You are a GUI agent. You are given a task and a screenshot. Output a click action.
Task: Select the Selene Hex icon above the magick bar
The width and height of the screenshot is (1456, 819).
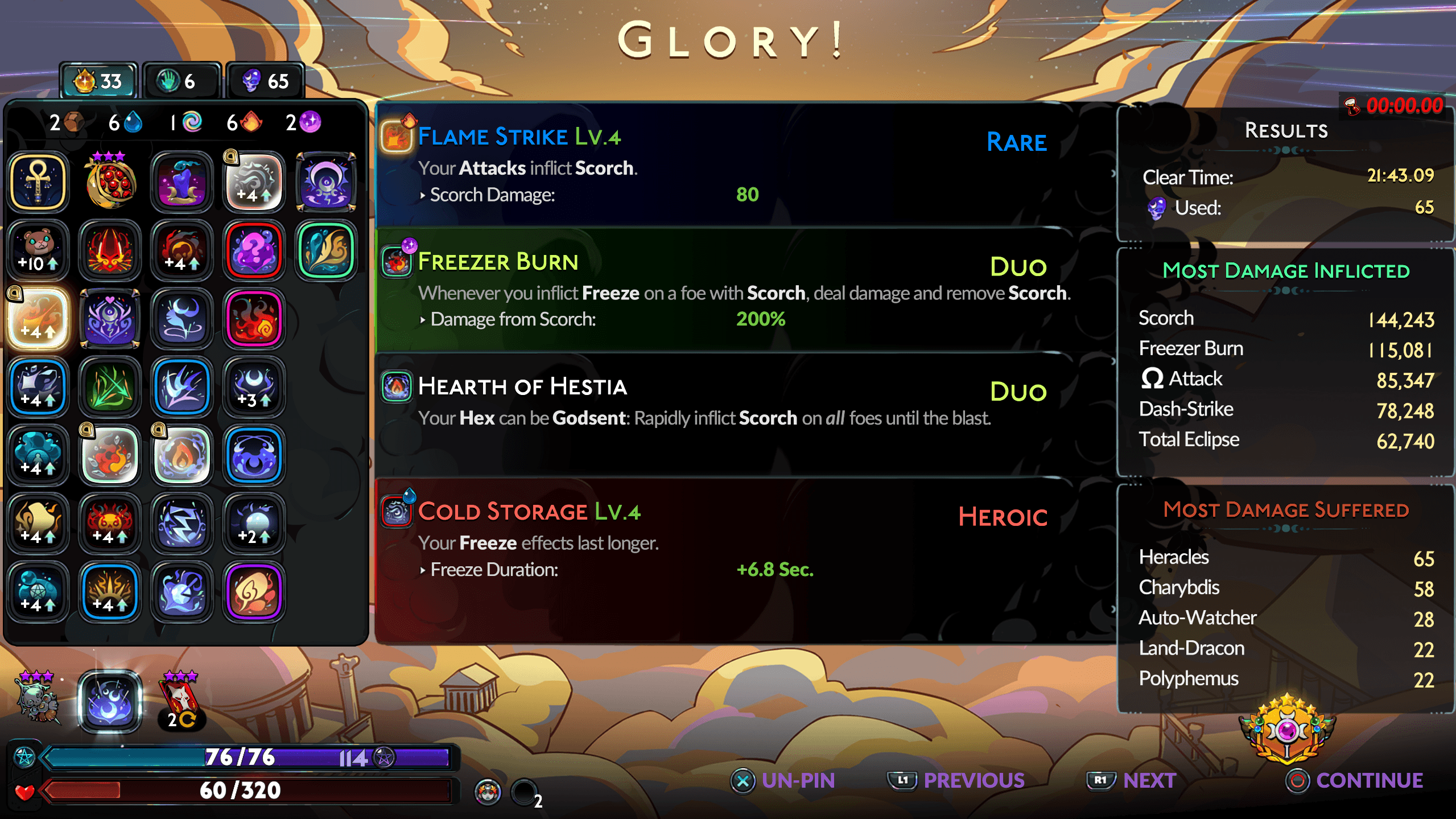pos(111,702)
